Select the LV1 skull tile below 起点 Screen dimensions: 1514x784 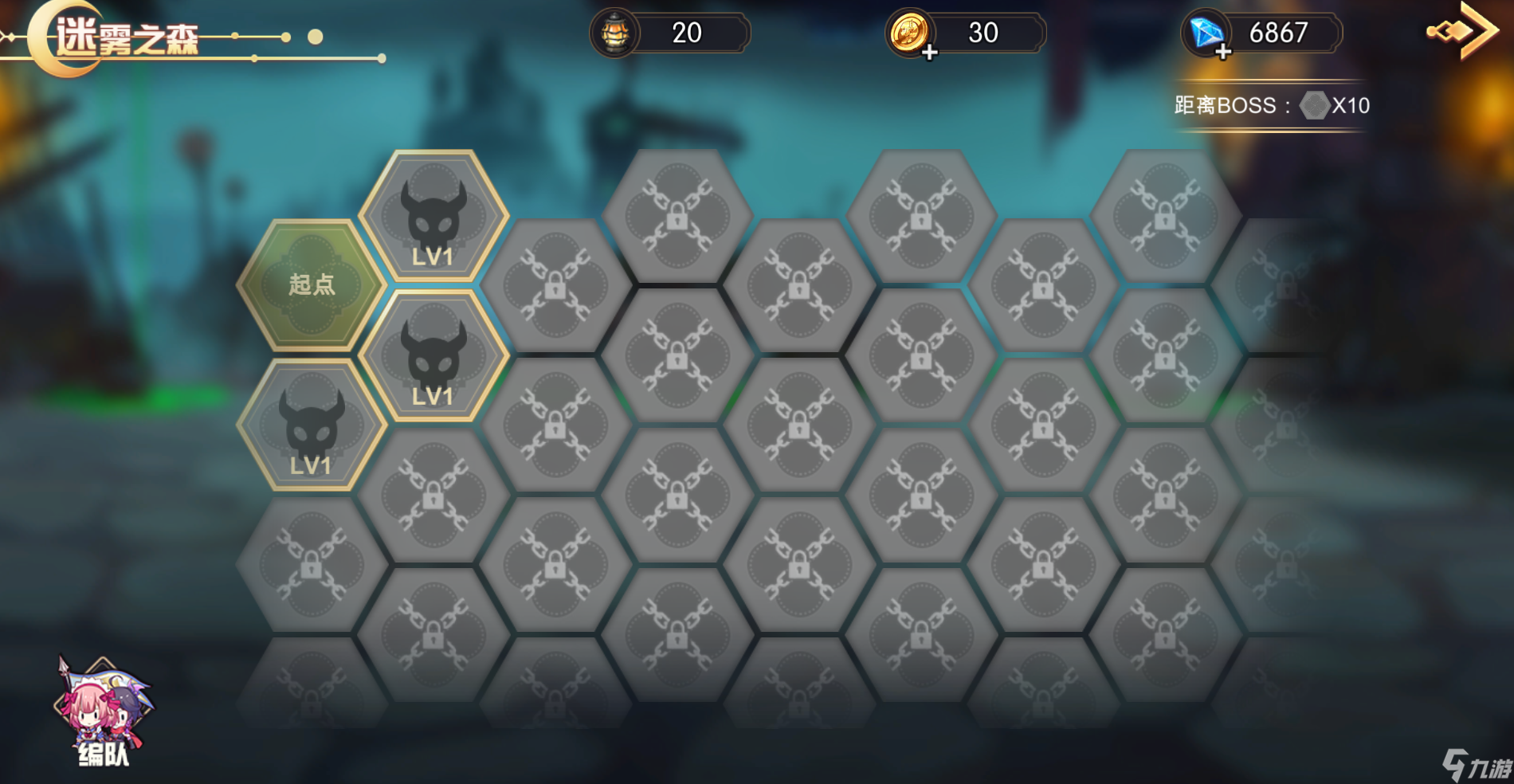click(312, 425)
